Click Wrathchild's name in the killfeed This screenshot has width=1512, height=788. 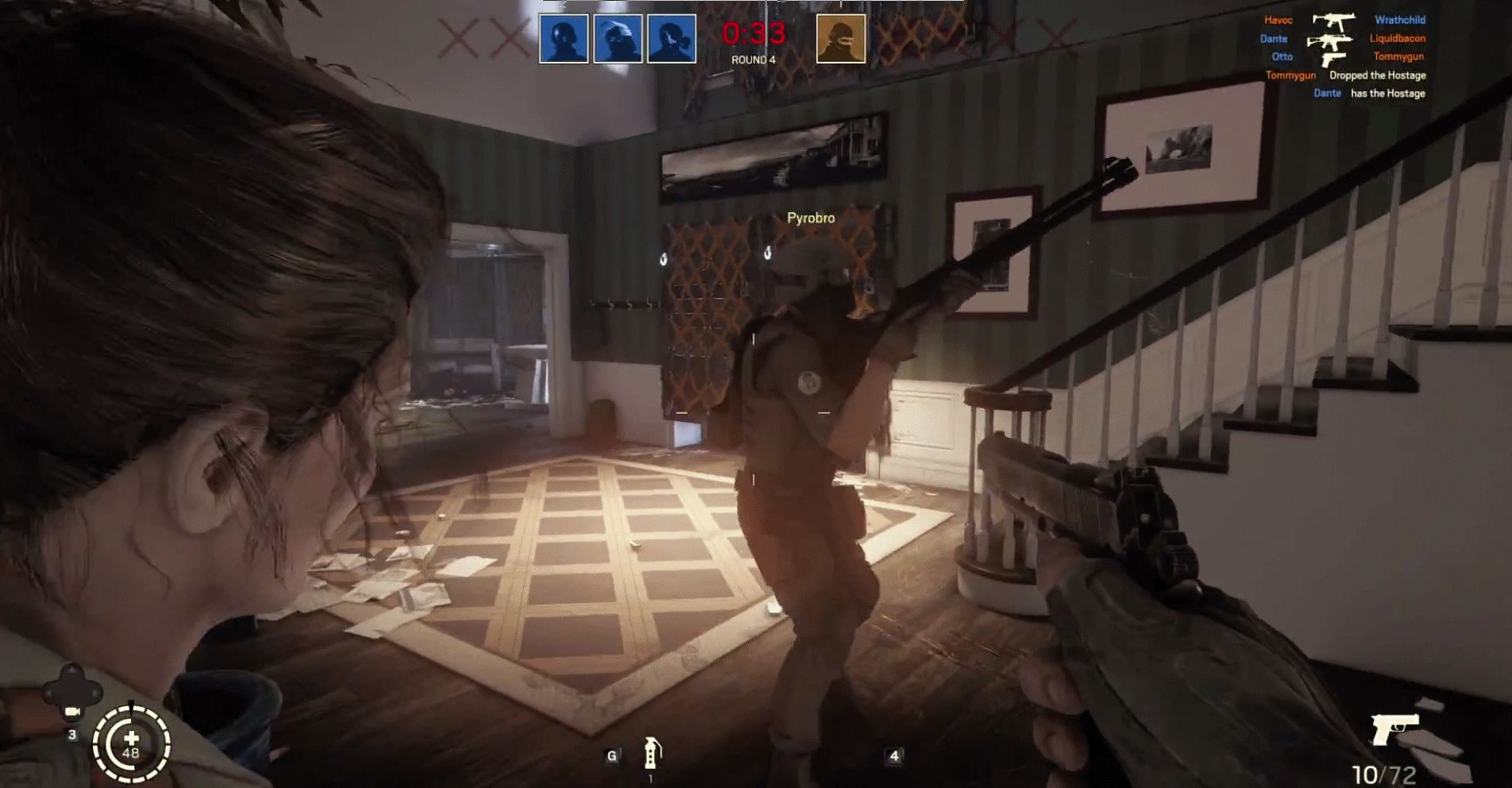coord(1400,20)
